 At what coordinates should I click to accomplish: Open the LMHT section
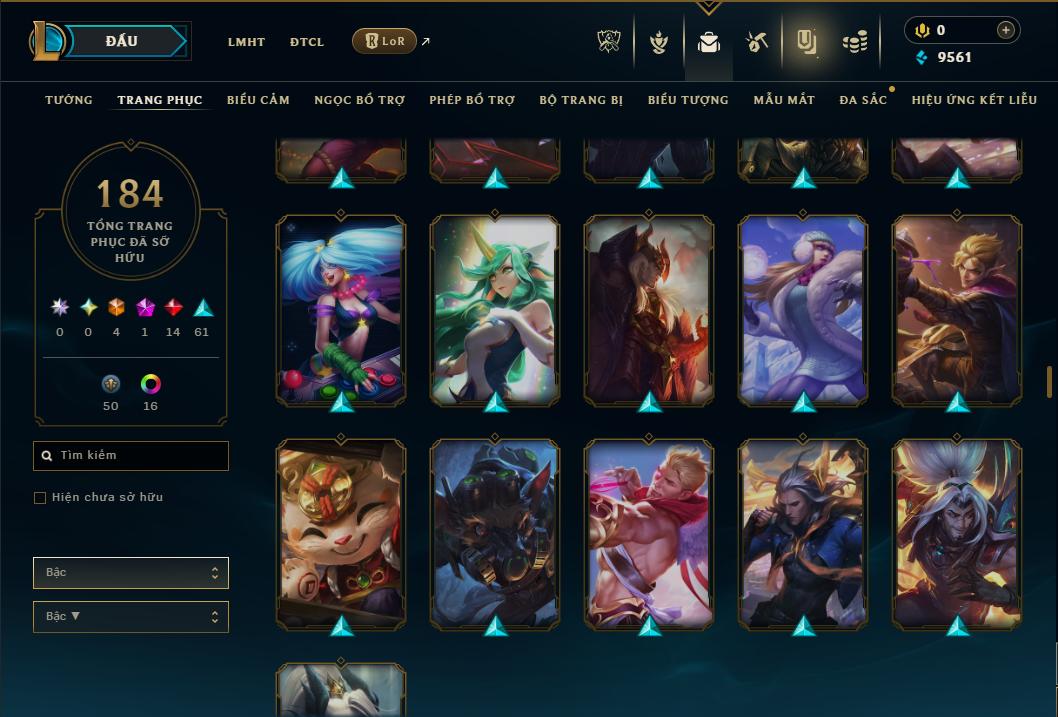tap(246, 42)
